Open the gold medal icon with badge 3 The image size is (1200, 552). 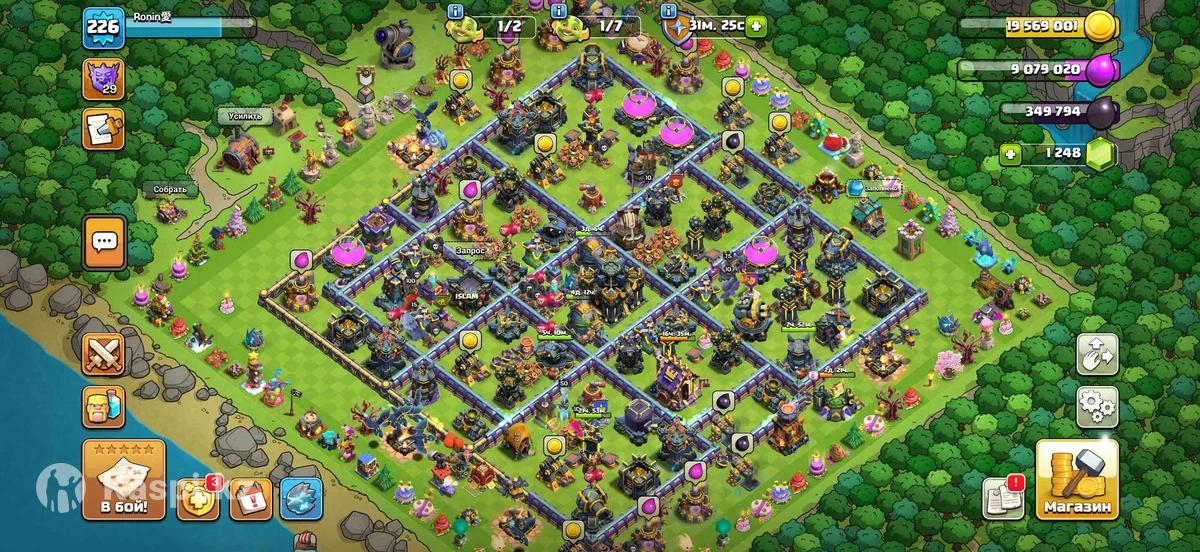pos(199,499)
